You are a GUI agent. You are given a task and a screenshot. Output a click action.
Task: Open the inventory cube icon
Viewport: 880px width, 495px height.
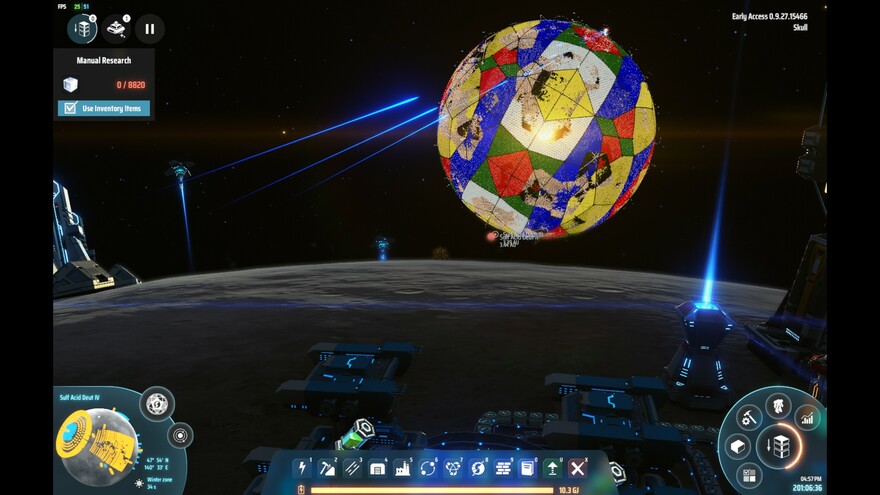[x=739, y=446]
